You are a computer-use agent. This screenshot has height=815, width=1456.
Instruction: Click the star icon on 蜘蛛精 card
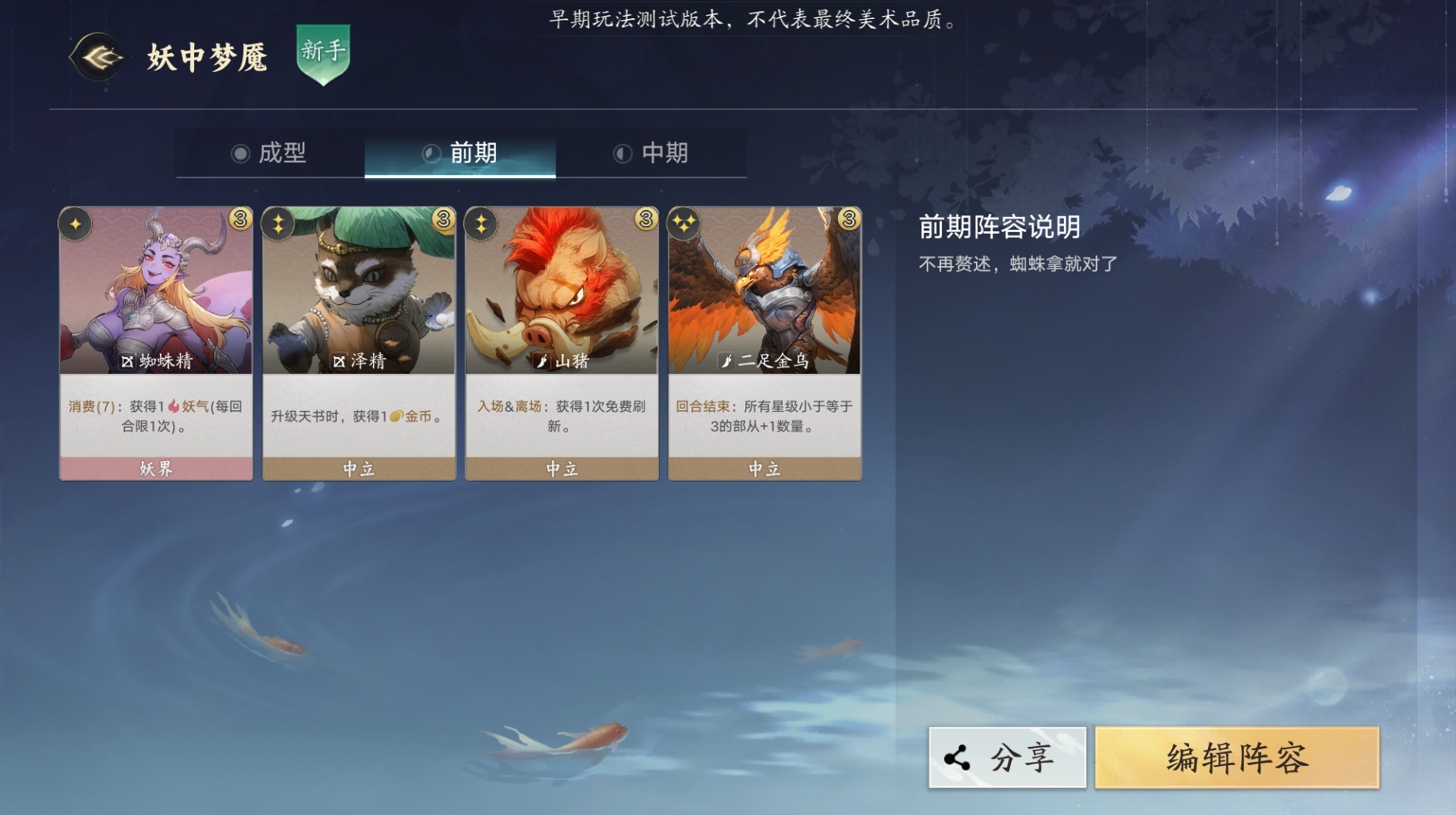(x=76, y=224)
